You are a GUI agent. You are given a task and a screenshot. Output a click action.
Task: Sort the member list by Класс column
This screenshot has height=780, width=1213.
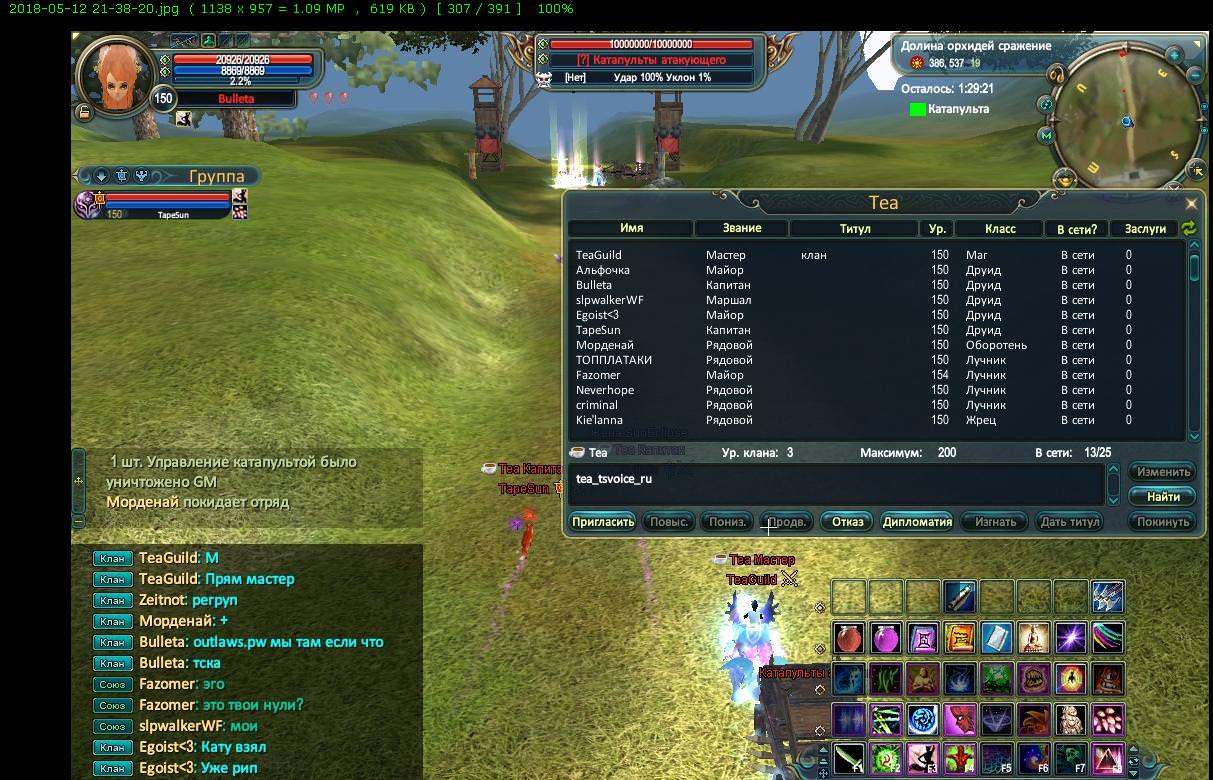[x=999, y=229]
